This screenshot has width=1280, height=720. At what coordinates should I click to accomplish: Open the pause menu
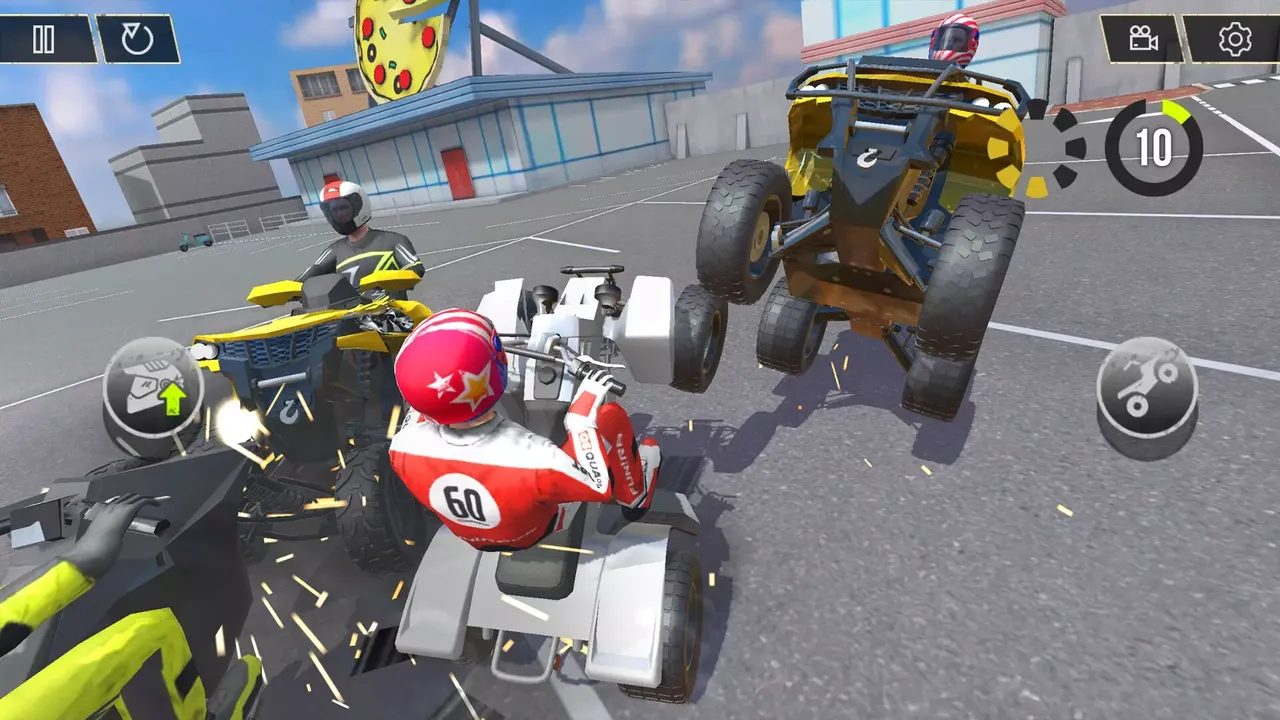(44, 40)
